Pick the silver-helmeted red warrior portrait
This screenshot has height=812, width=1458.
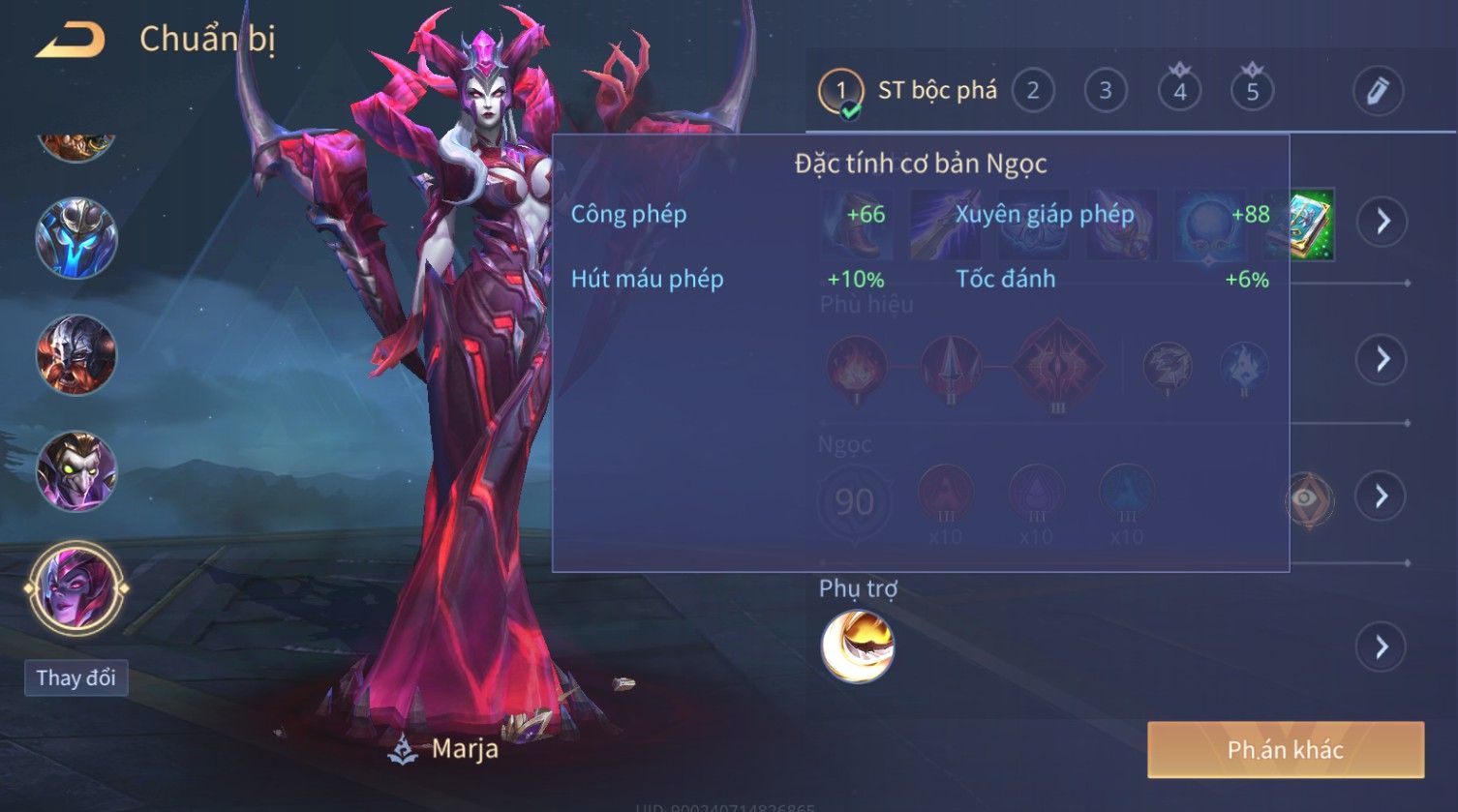[76, 355]
